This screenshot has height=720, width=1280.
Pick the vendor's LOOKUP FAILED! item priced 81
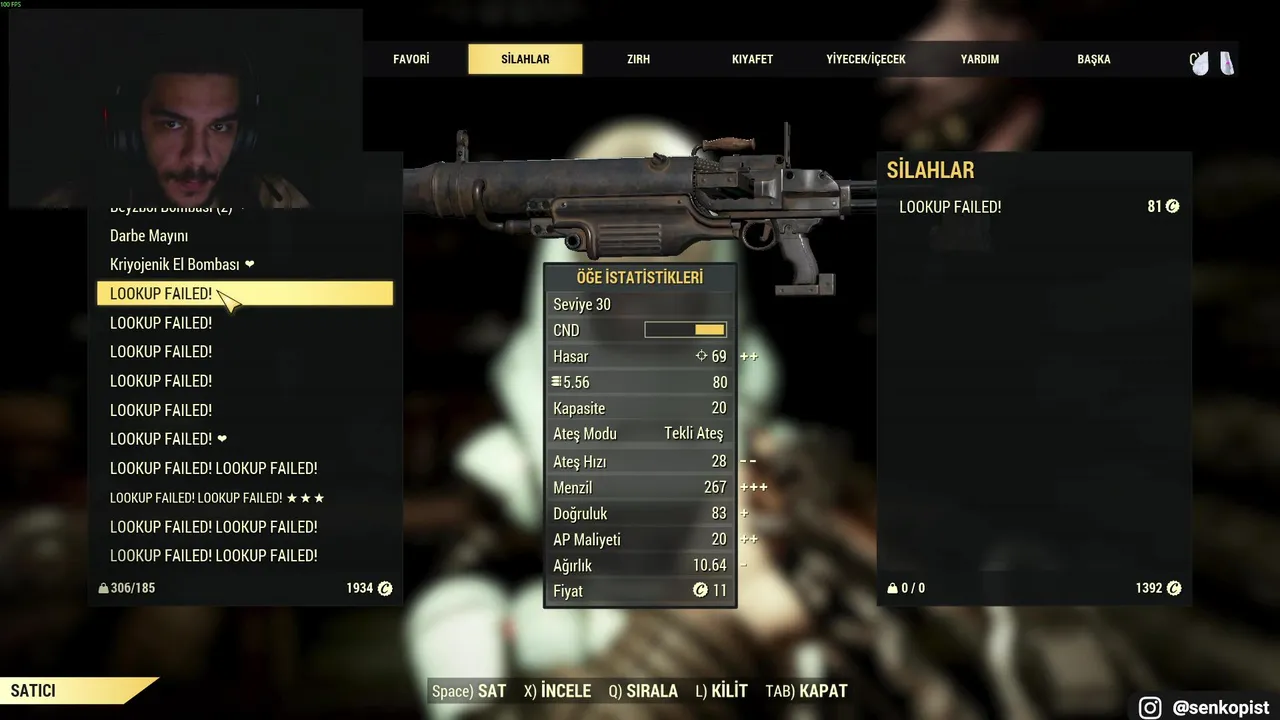(1034, 207)
